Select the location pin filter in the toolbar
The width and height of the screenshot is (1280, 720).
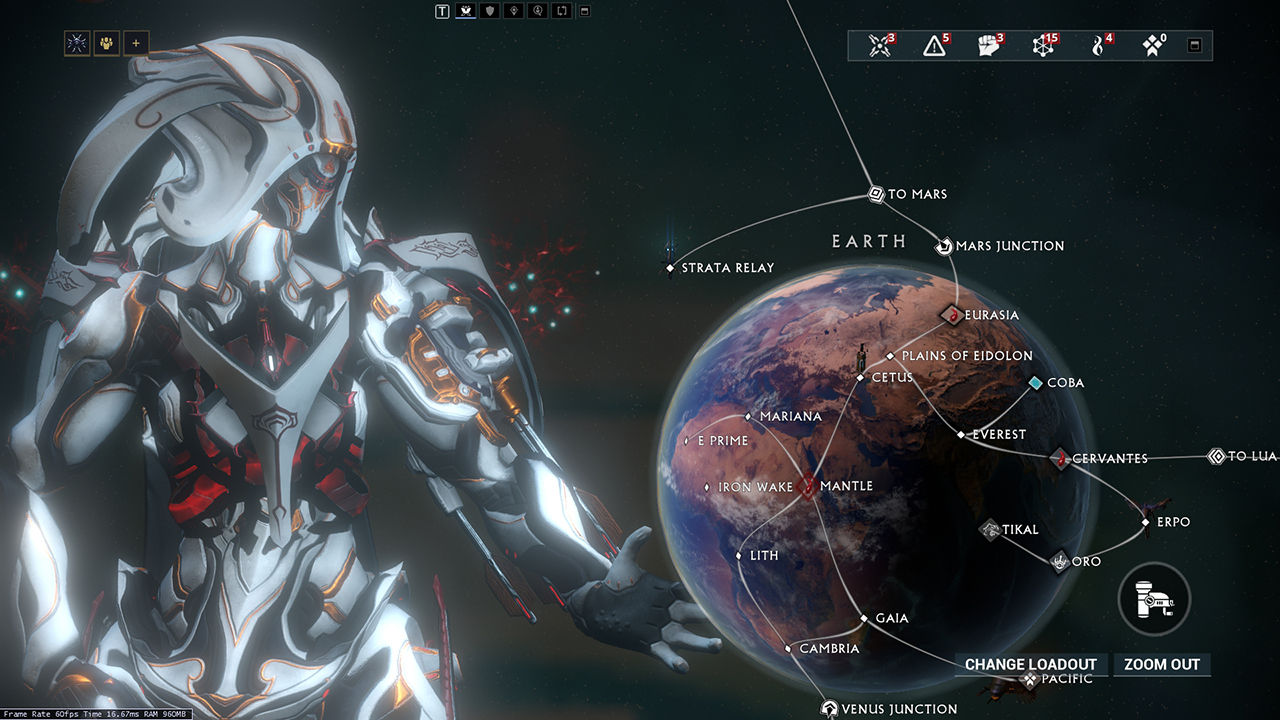513,11
